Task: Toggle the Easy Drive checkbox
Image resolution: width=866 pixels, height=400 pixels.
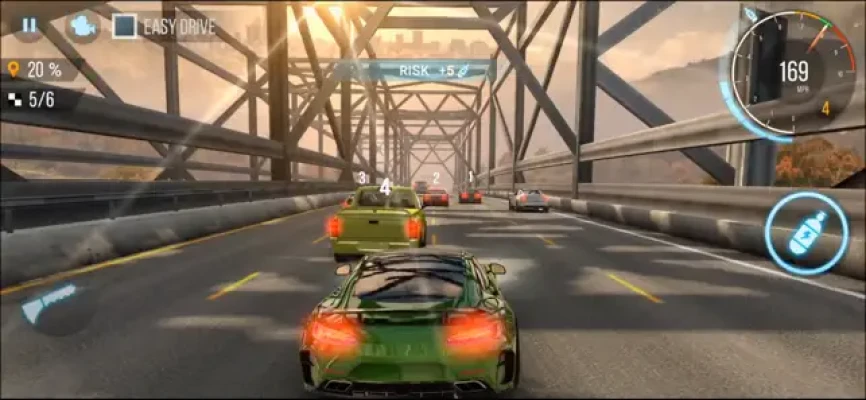Action: tap(124, 26)
